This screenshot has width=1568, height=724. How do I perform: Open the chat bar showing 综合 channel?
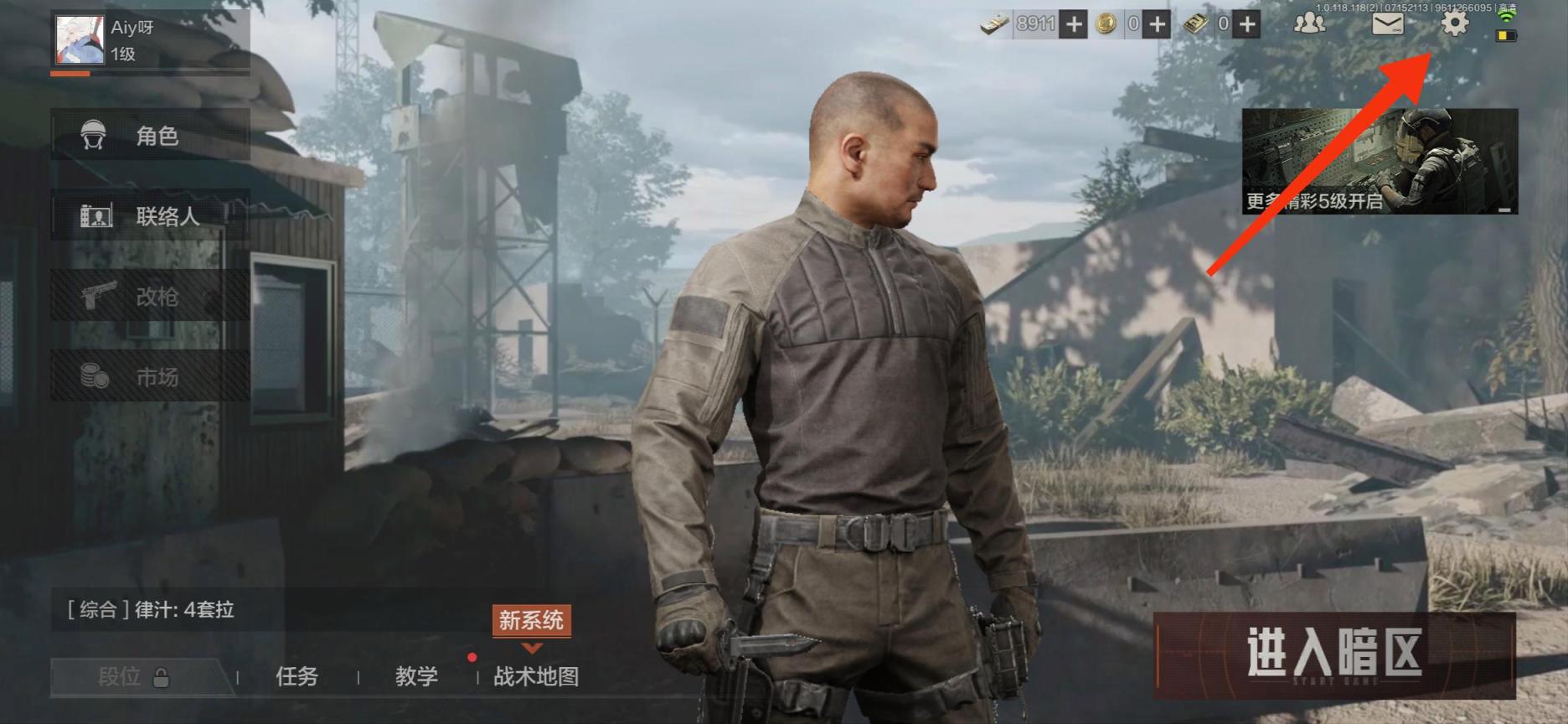click(251, 610)
